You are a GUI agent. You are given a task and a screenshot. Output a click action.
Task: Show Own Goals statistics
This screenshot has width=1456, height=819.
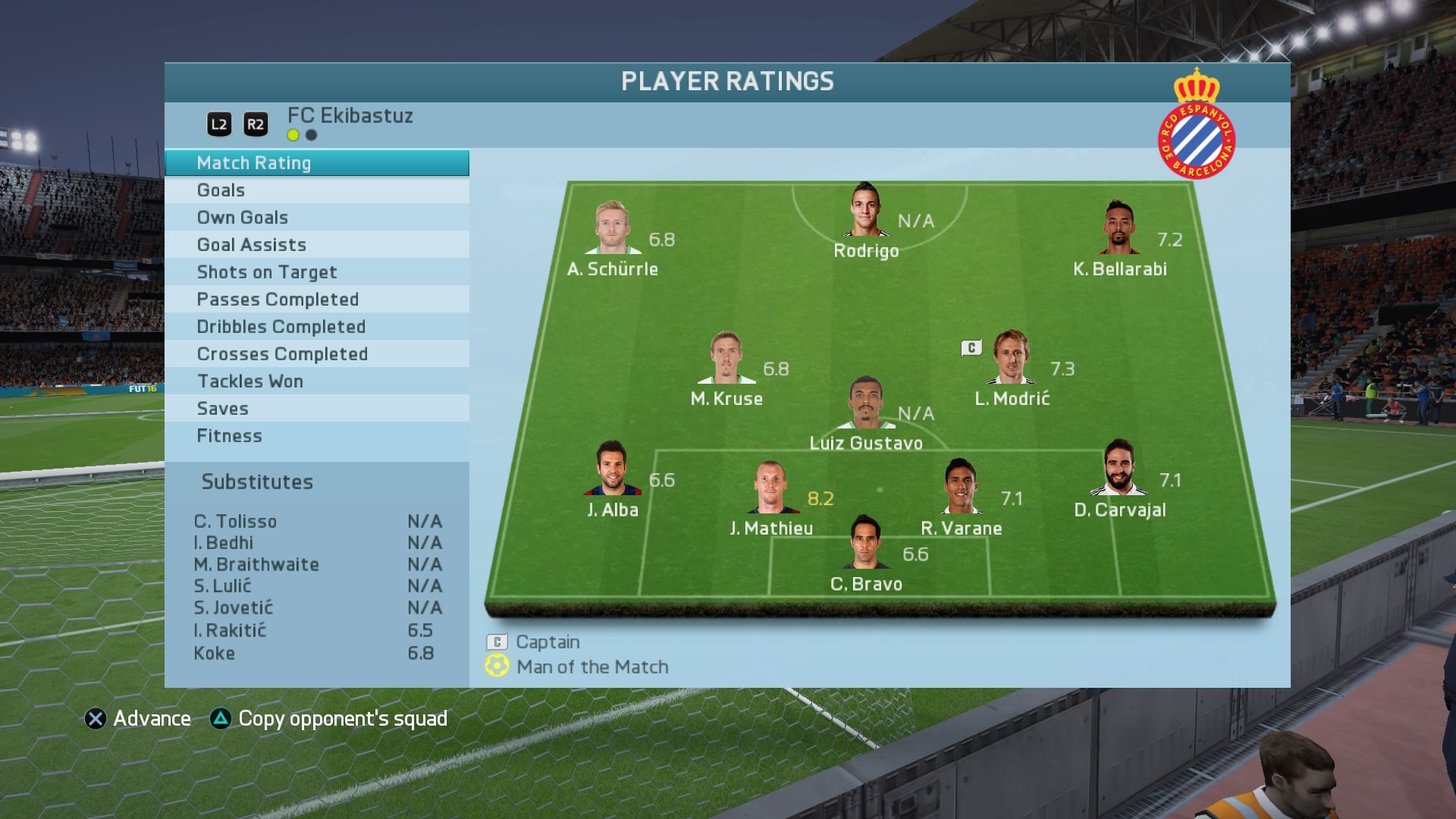point(316,218)
